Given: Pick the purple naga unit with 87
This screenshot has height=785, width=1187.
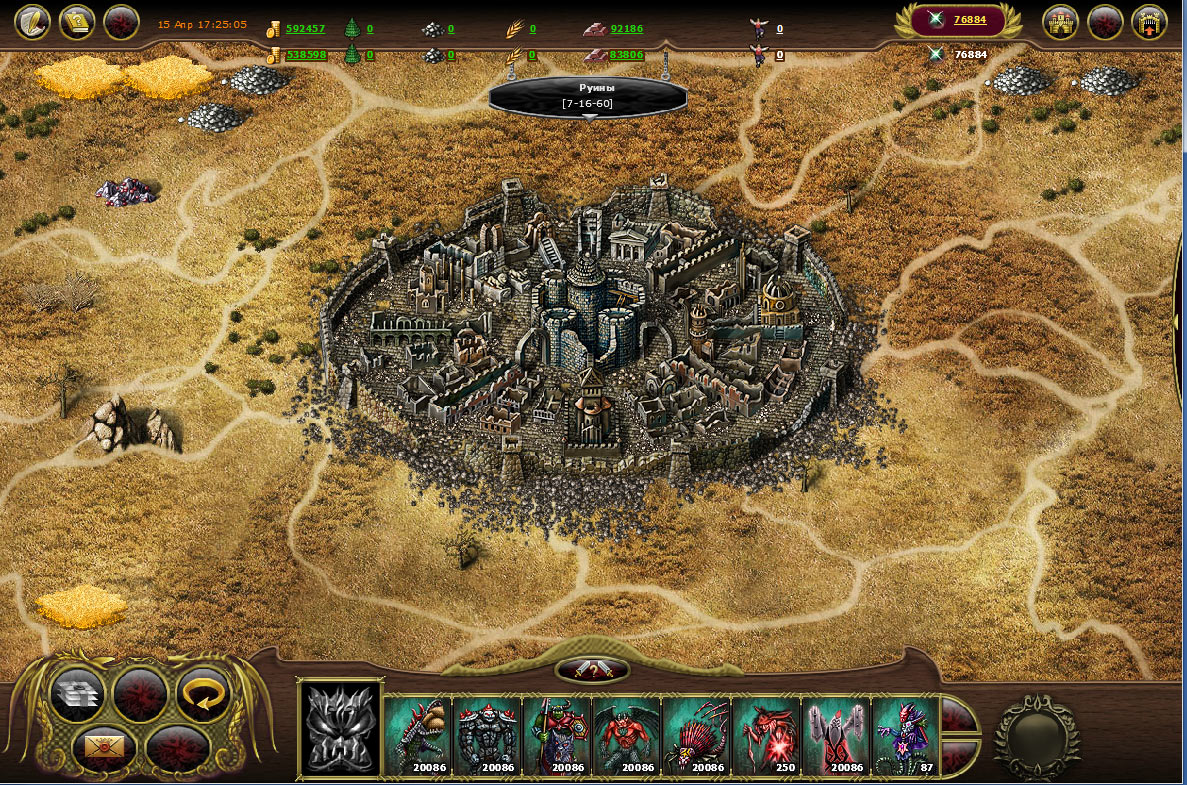Looking at the screenshot, I should point(906,737).
